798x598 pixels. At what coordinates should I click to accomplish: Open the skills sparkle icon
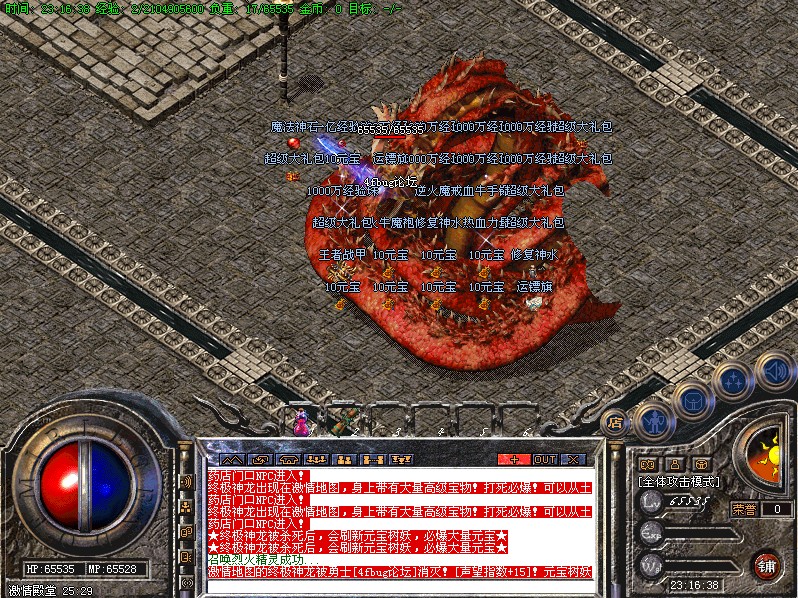tap(735, 381)
